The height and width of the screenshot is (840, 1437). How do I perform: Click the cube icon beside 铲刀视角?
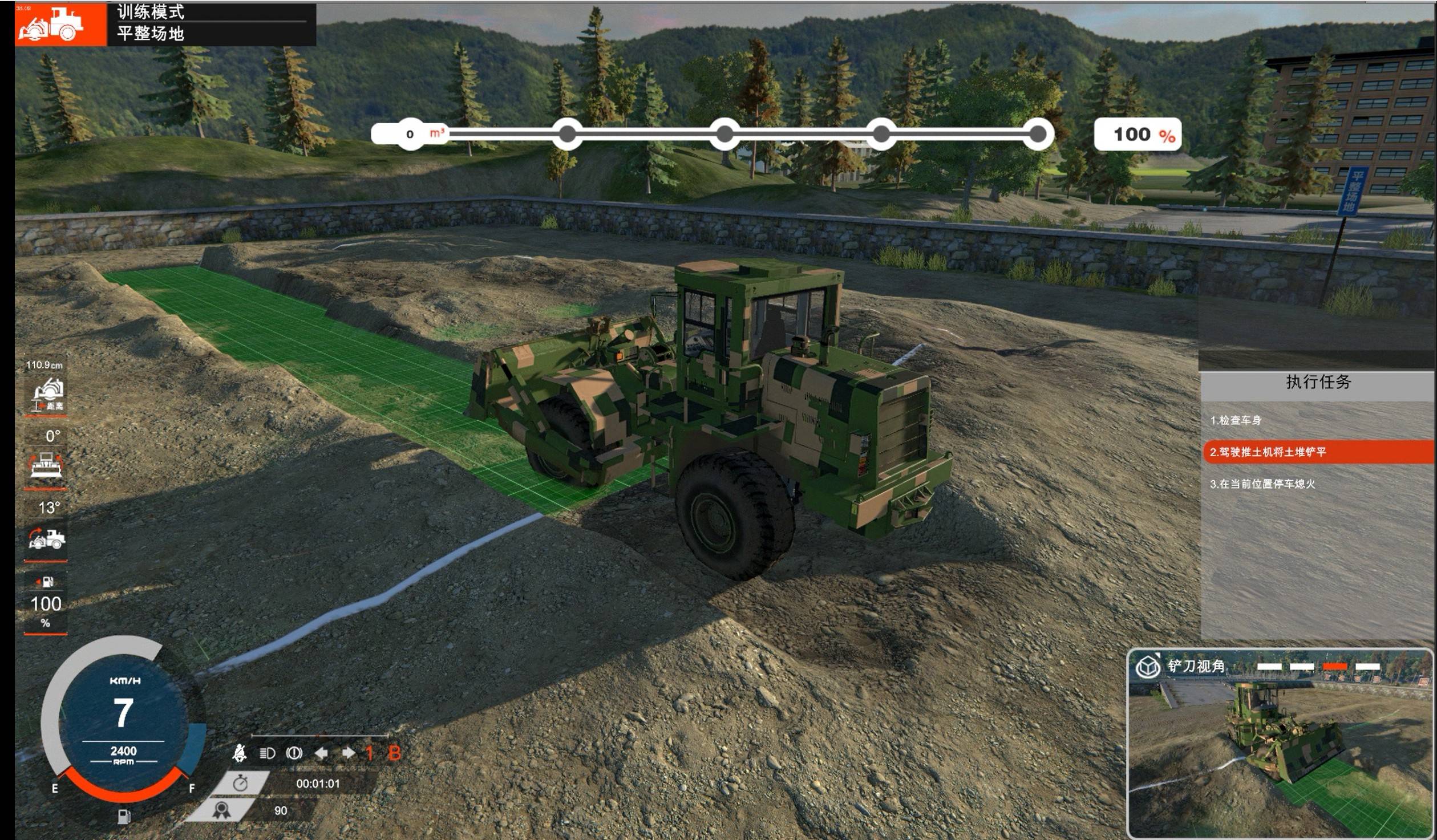click(1147, 666)
